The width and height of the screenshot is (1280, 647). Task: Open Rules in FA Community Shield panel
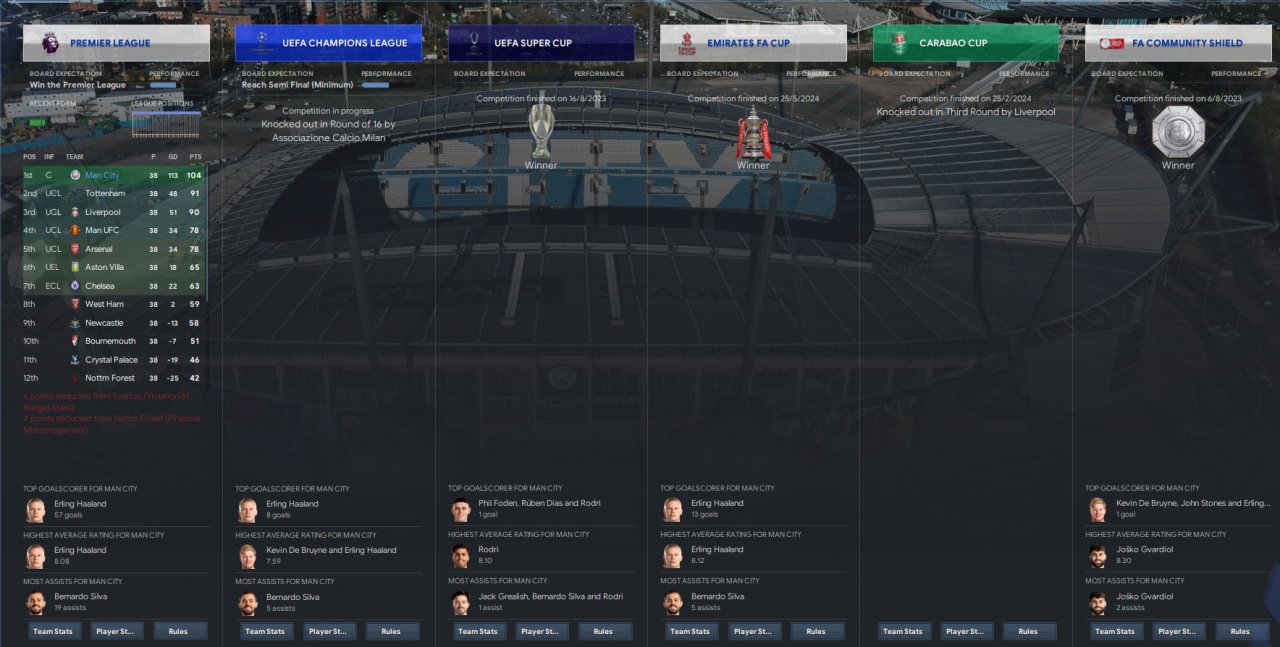(1240, 631)
